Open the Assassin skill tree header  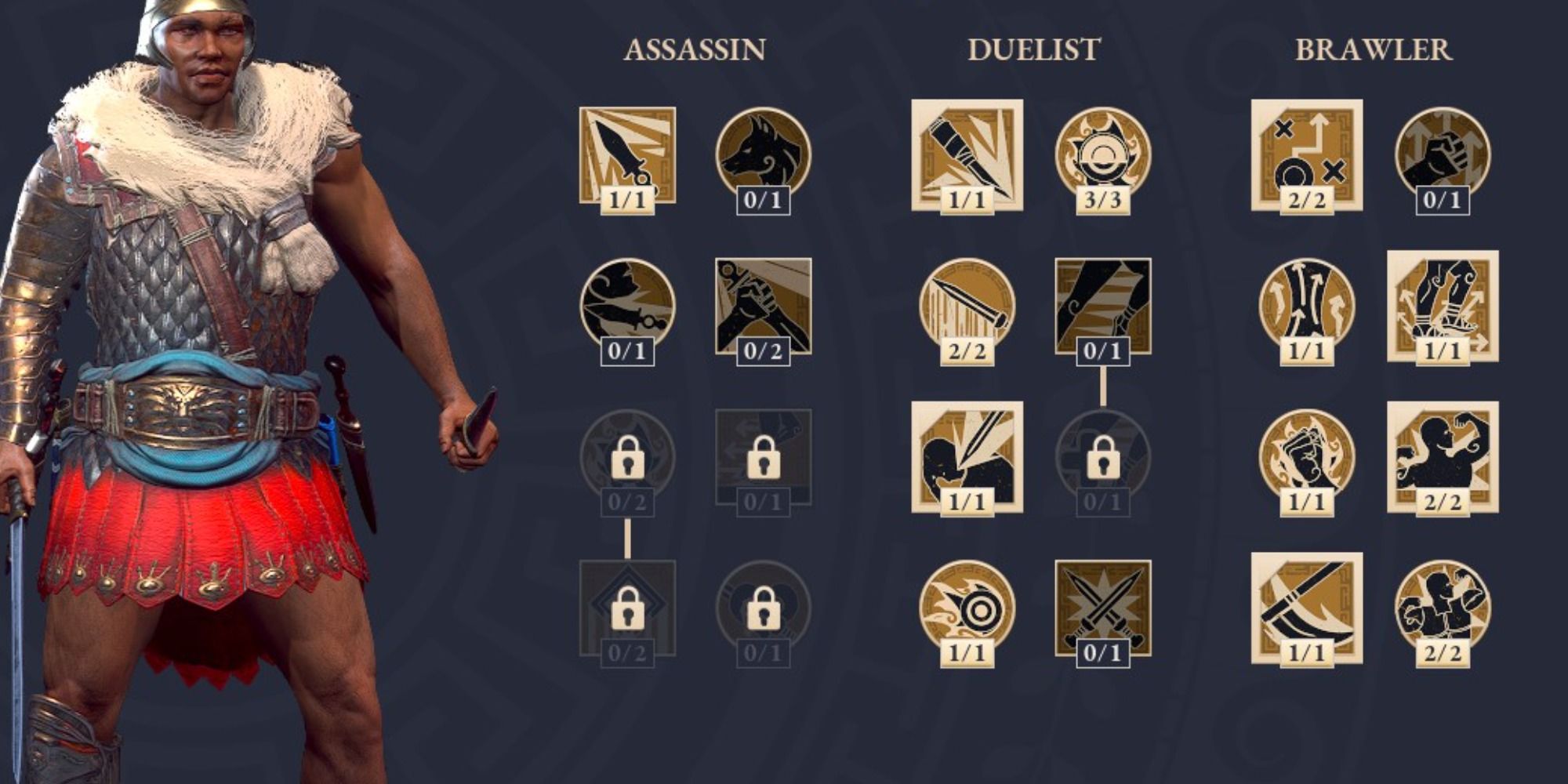tap(694, 51)
